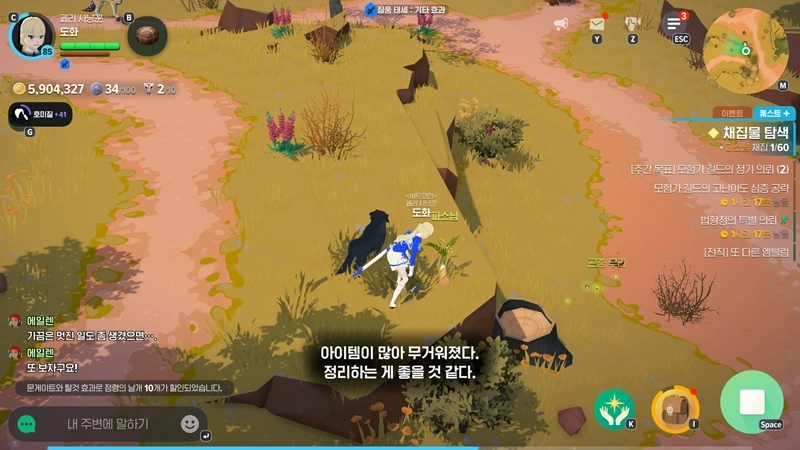Open the megaphone announcements icon
This screenshot has height=450, width=800.
(561, 24)
